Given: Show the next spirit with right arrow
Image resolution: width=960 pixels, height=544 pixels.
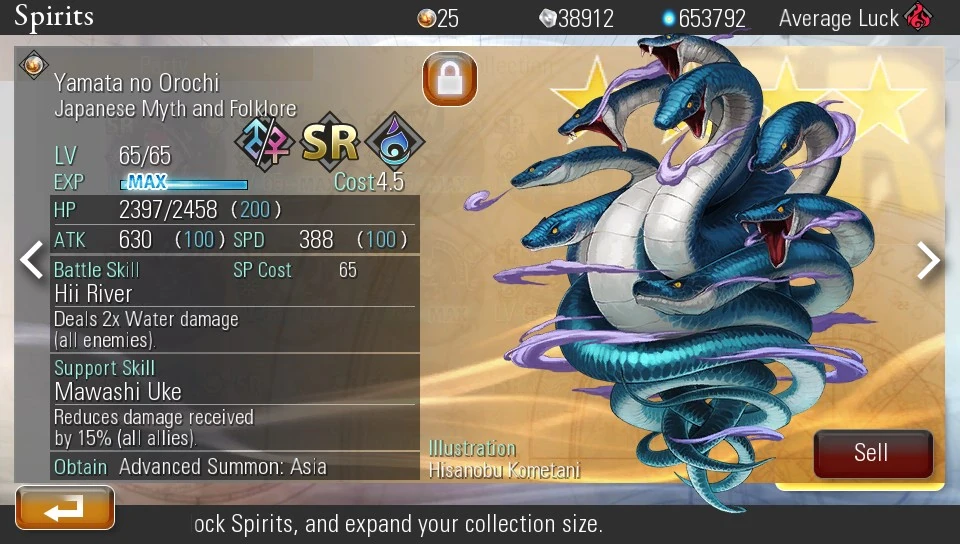Looking at the screenshot, I should click(x=929, y=261).
